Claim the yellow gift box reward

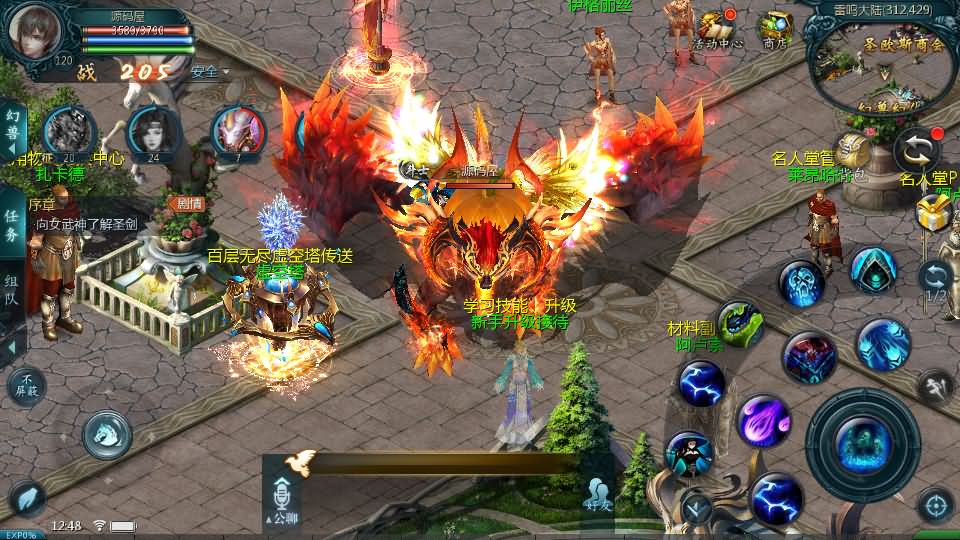(932, 212)
